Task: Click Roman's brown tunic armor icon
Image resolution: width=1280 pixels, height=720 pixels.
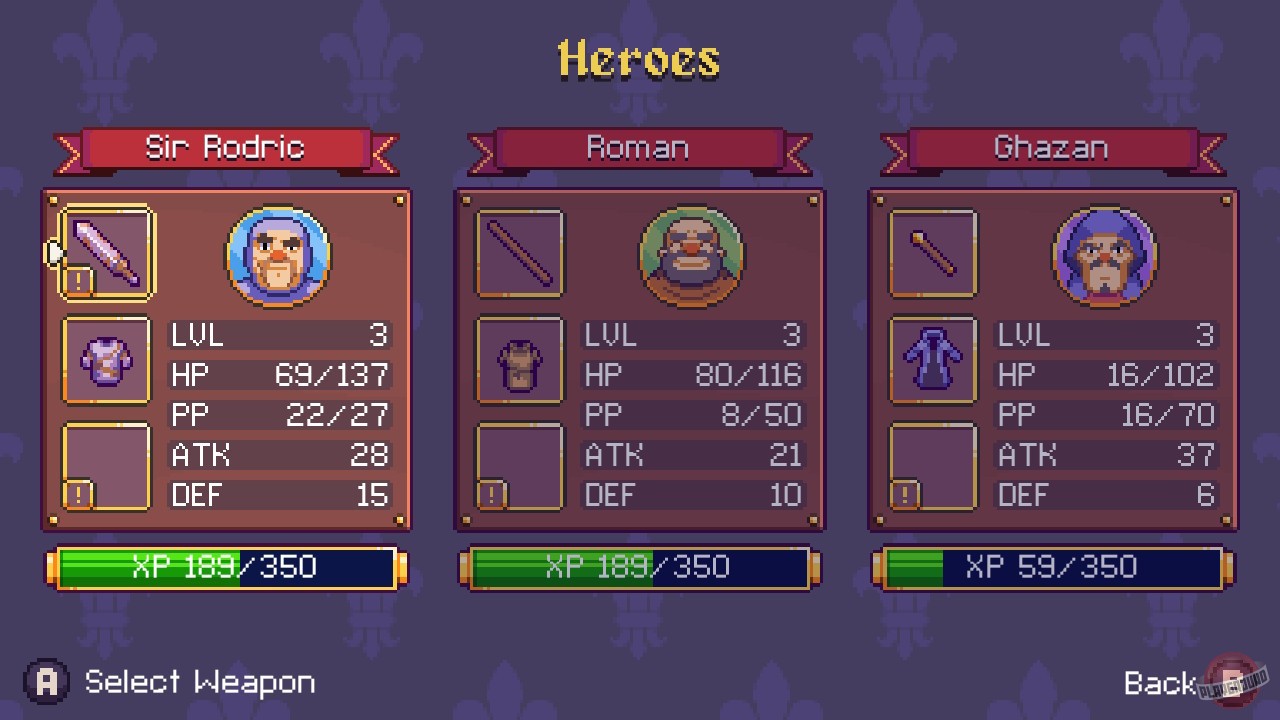Action: tap(519, 360)
